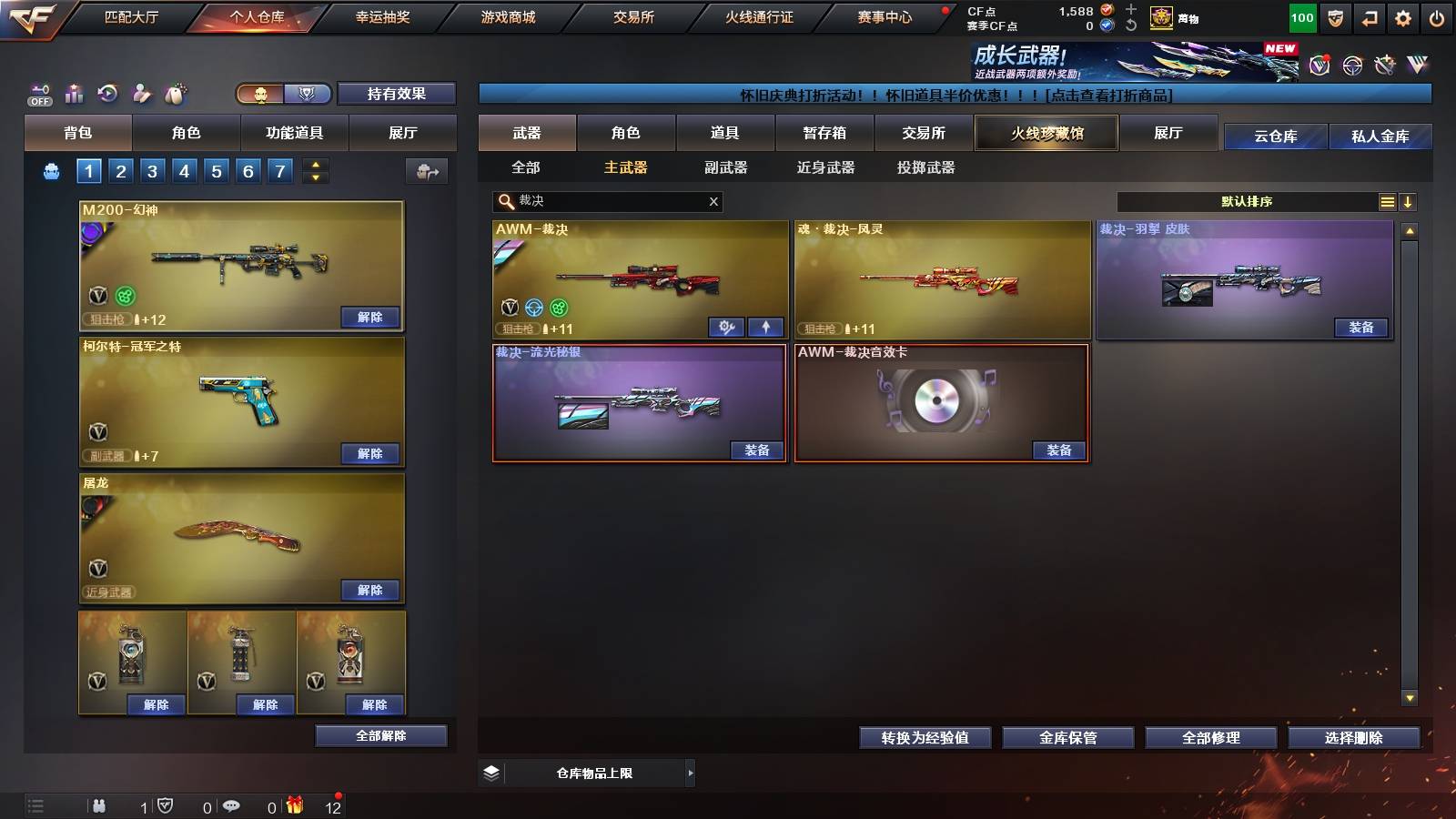Click the backpack transfer icon near page numbers

425,171
